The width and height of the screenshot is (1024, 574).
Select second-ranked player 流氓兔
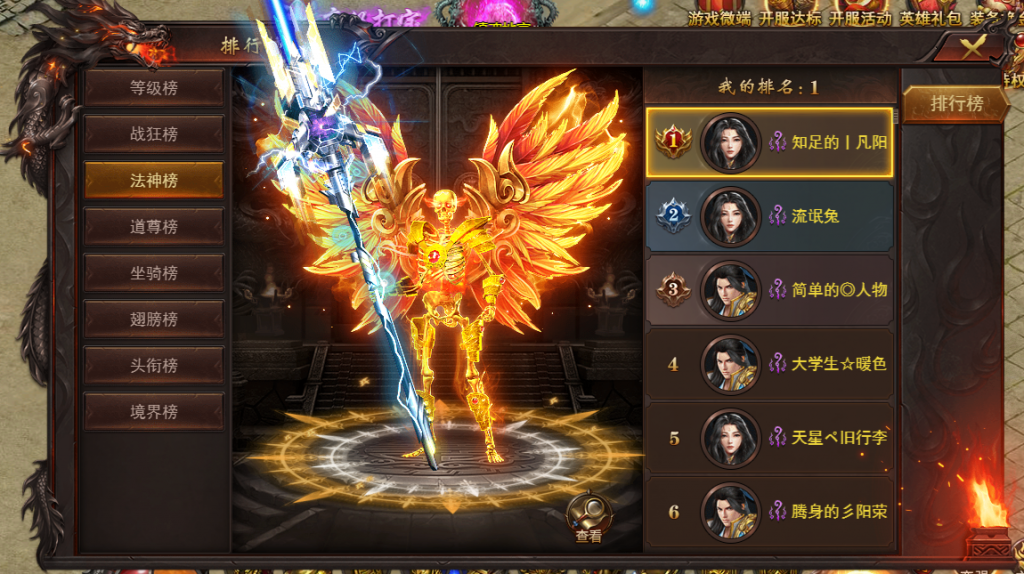click(769, 216)
